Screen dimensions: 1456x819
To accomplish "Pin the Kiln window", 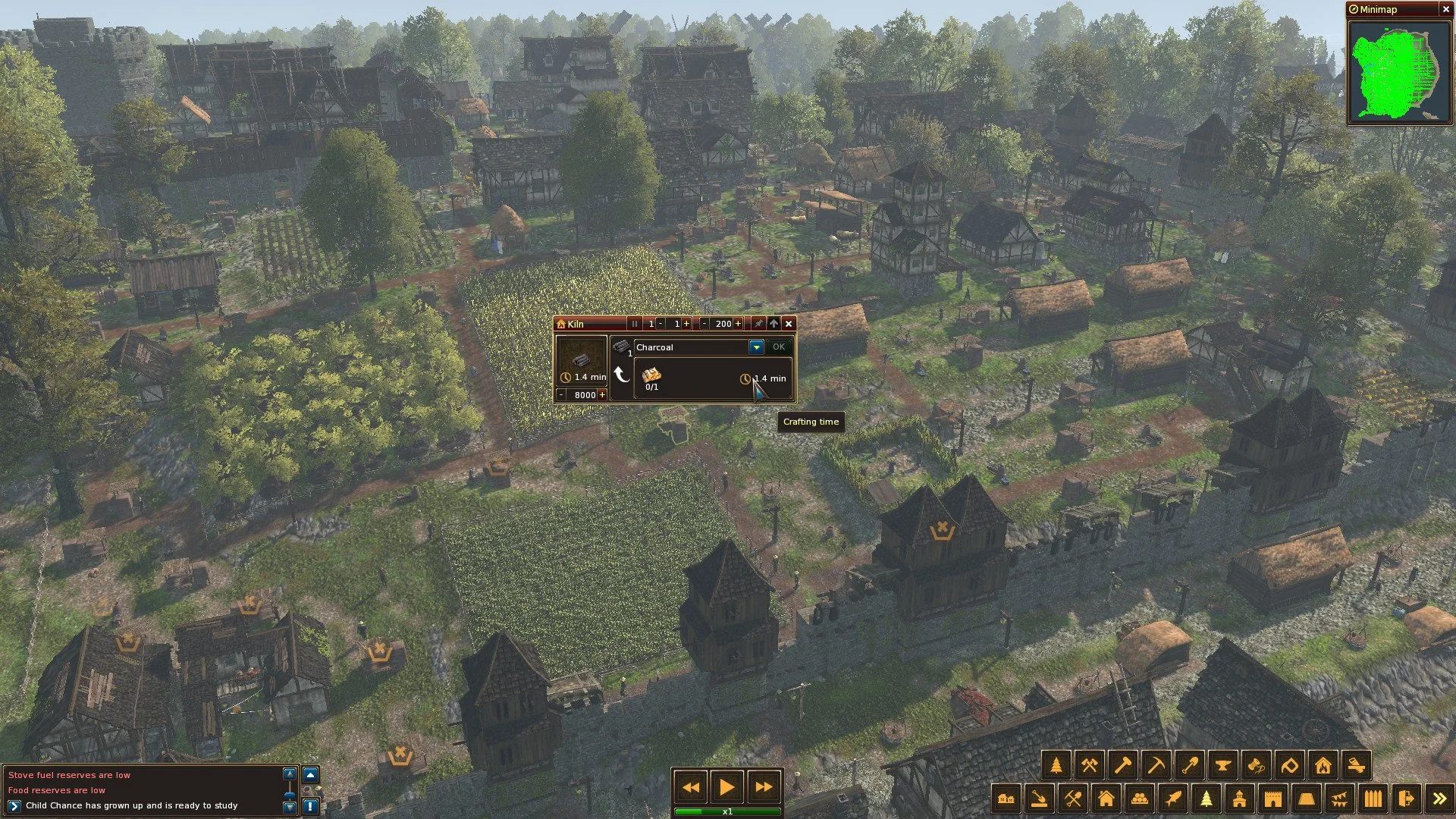I will coord(758,324).
